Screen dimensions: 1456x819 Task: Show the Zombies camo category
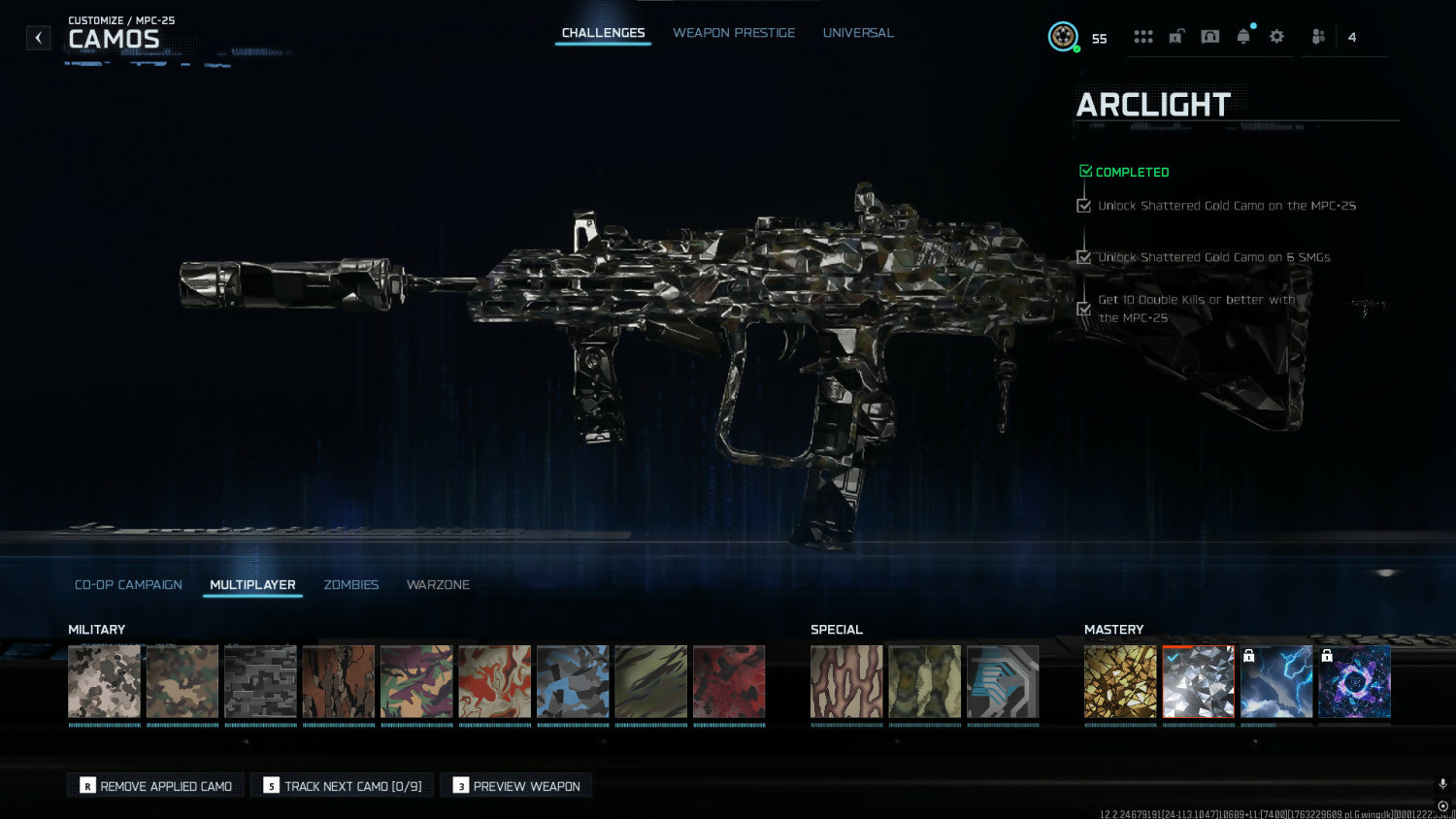(x=351, y=585)
